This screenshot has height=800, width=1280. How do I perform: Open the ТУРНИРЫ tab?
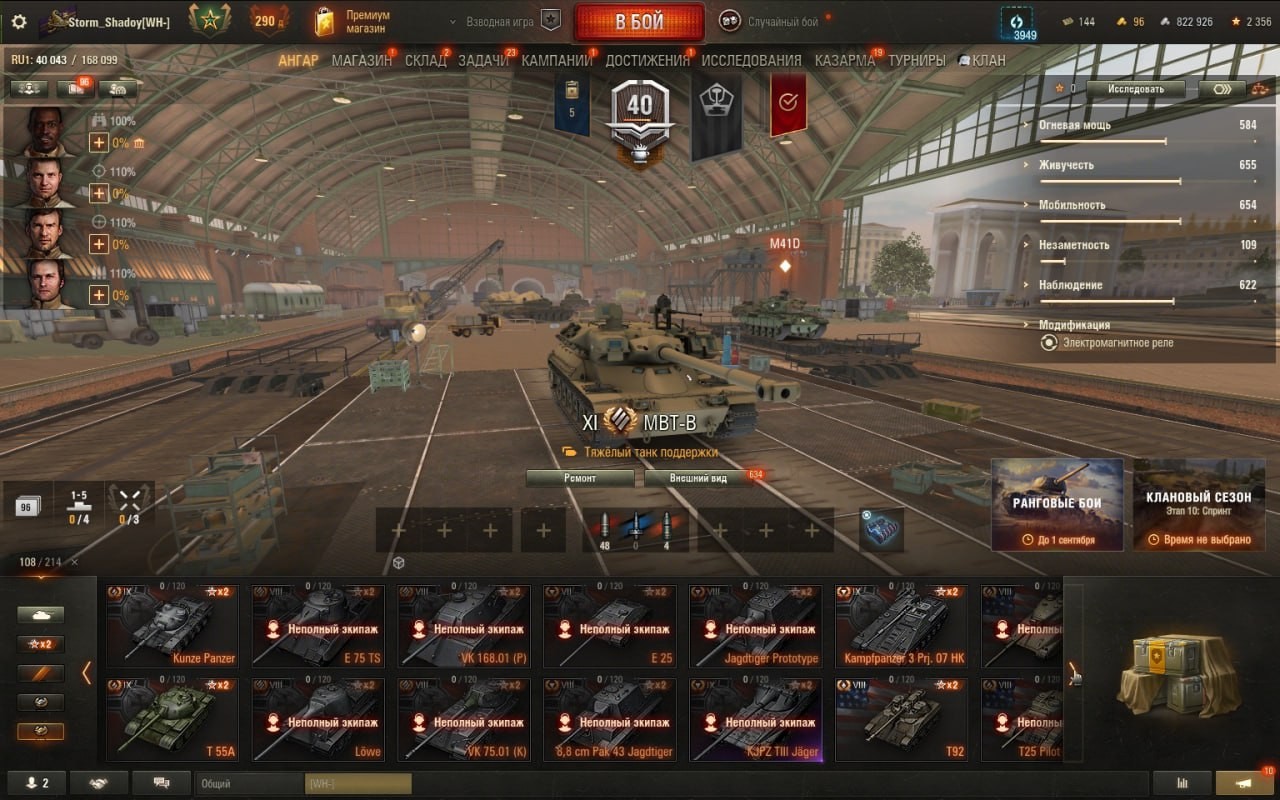(x=916, y=61)
